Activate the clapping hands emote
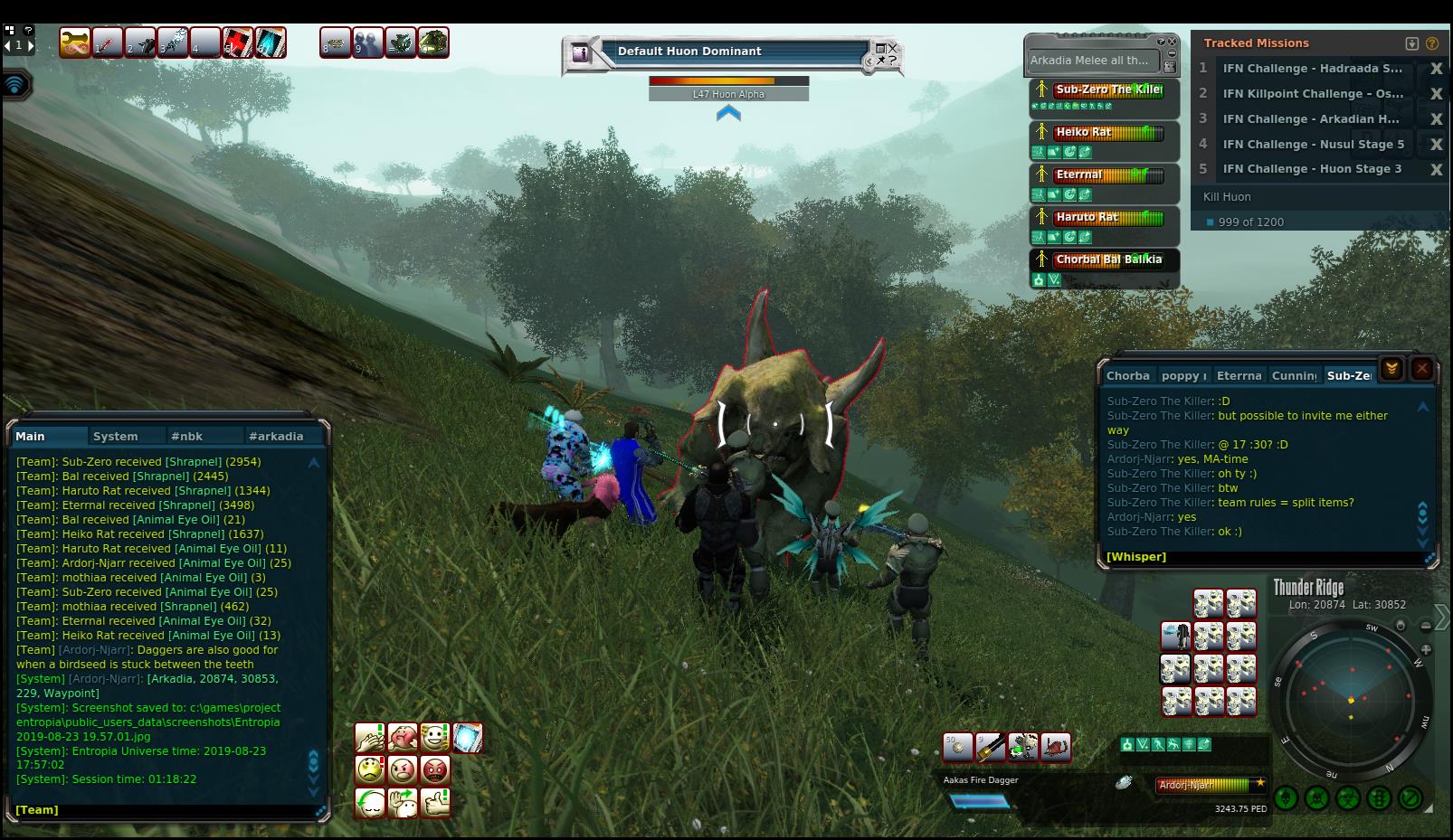The width and height of the screenshot is (1453, 840). [370, 738]
